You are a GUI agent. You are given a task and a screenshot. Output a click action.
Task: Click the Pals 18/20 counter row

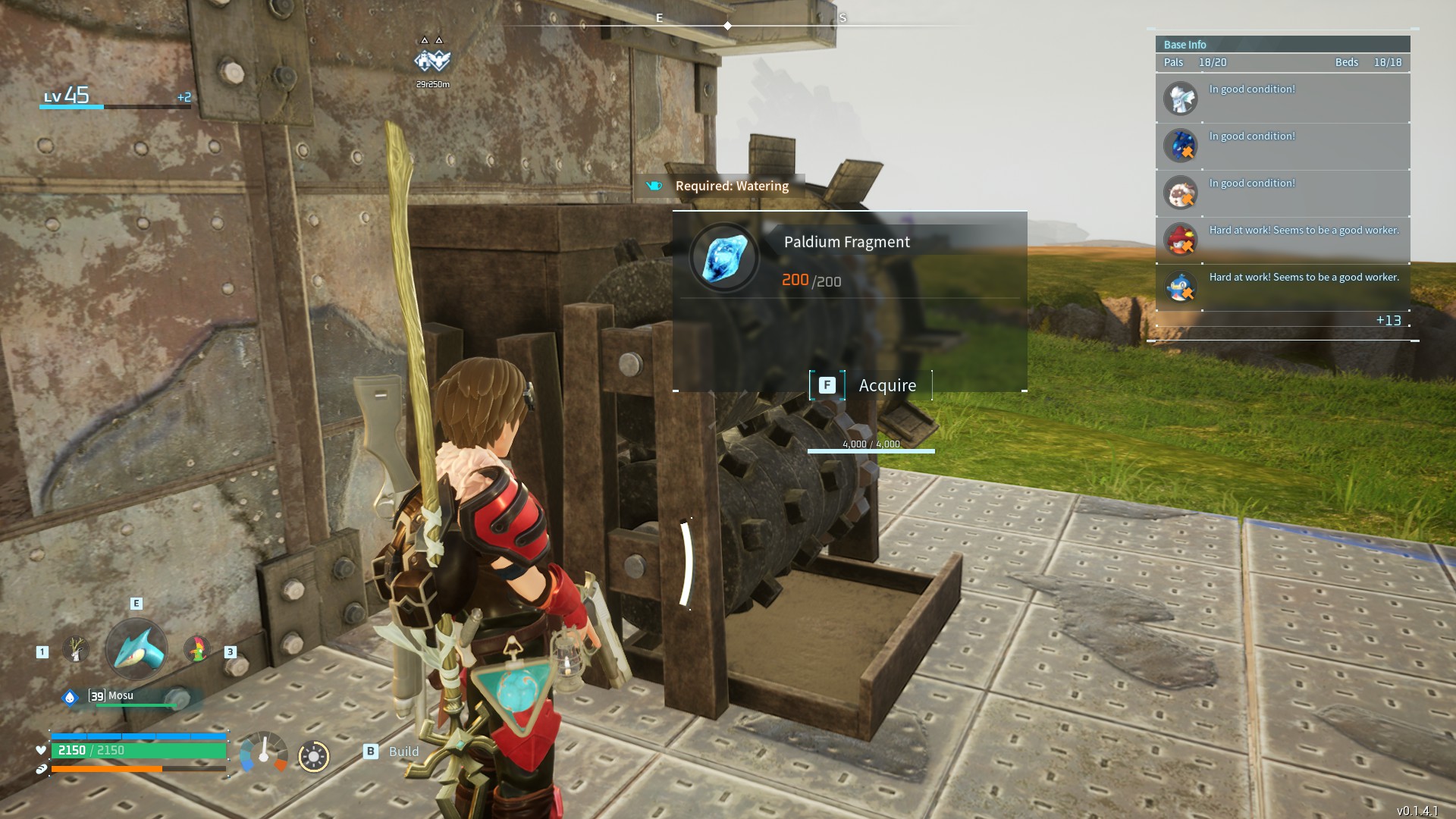pos(1194,62)
